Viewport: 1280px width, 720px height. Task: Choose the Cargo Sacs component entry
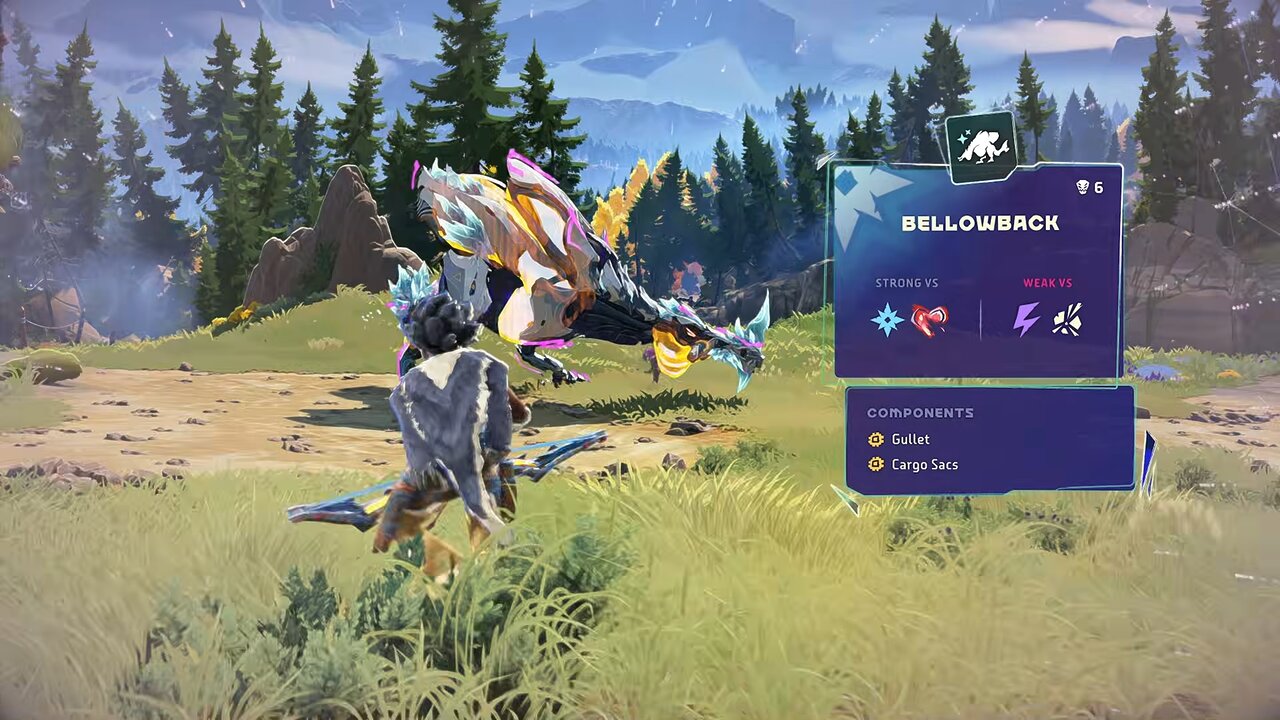tap(923, 464)
